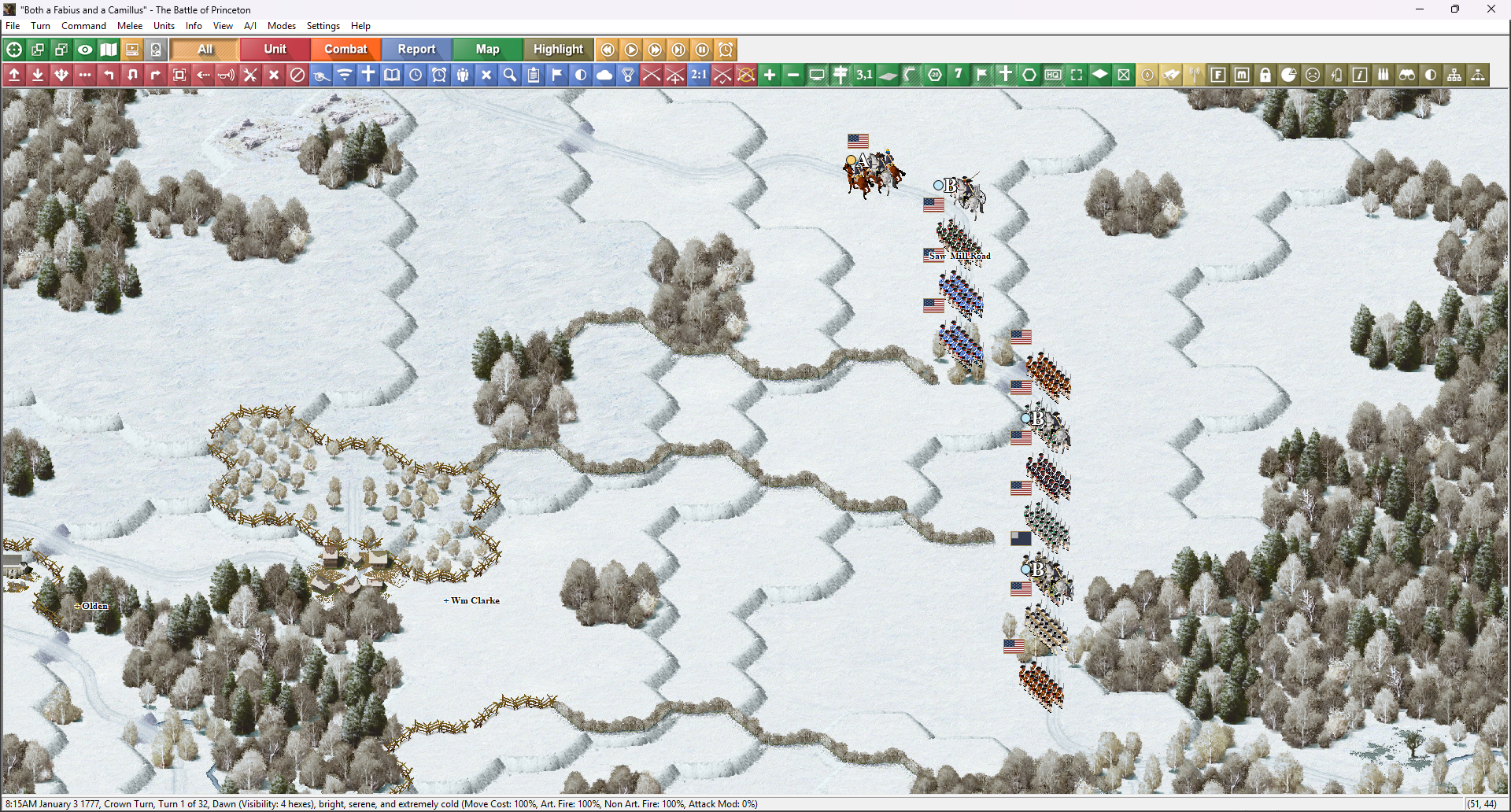This screenshot has width=1511, height=812.
Task: Open the File menu
Action: pyautogui.click(x=13, y=26)
